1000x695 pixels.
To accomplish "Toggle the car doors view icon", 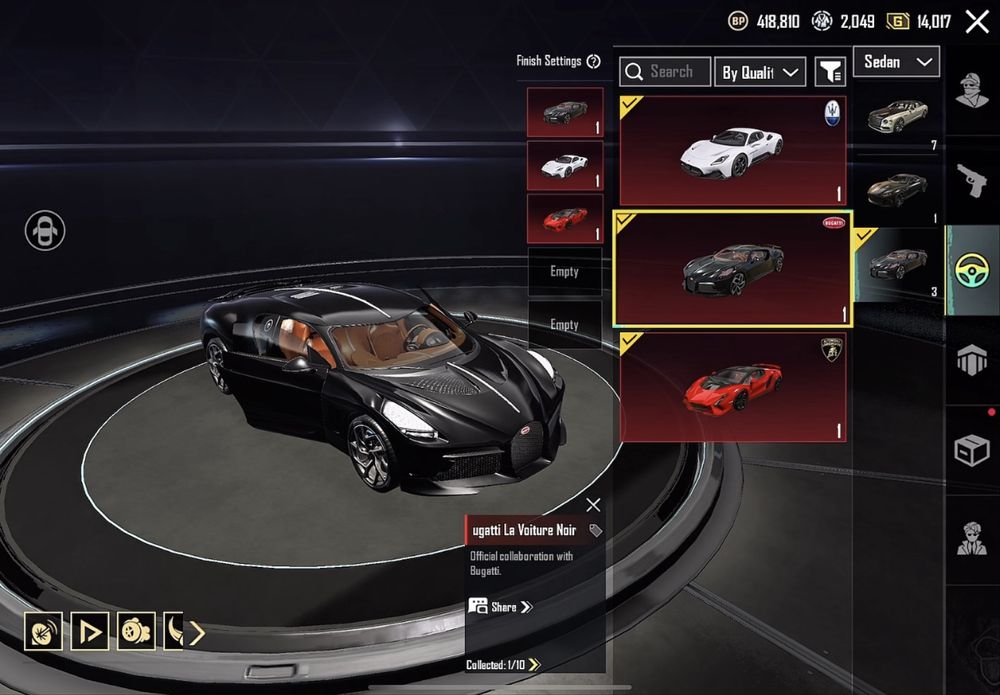I will pyautogui.click(x=45, y=231).
